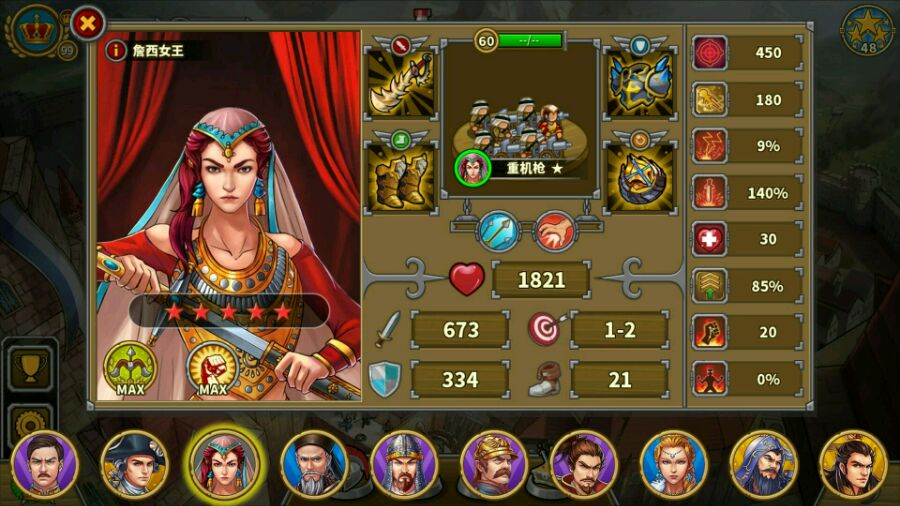Choose the red handshake skill icon
The image size is (900, 506).
(x=554, y=230)
